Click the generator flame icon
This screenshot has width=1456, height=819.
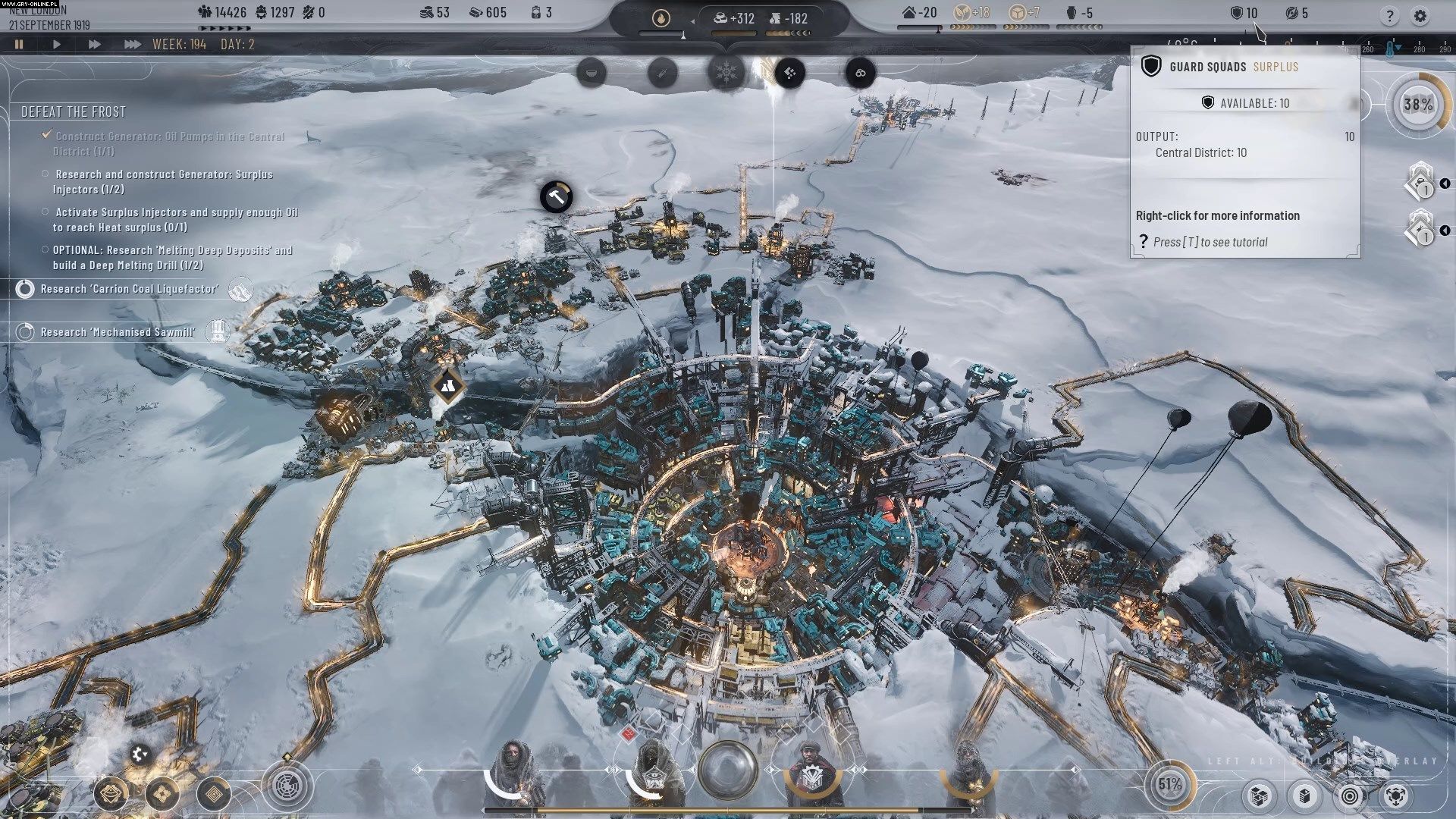(x=661, y=18)
